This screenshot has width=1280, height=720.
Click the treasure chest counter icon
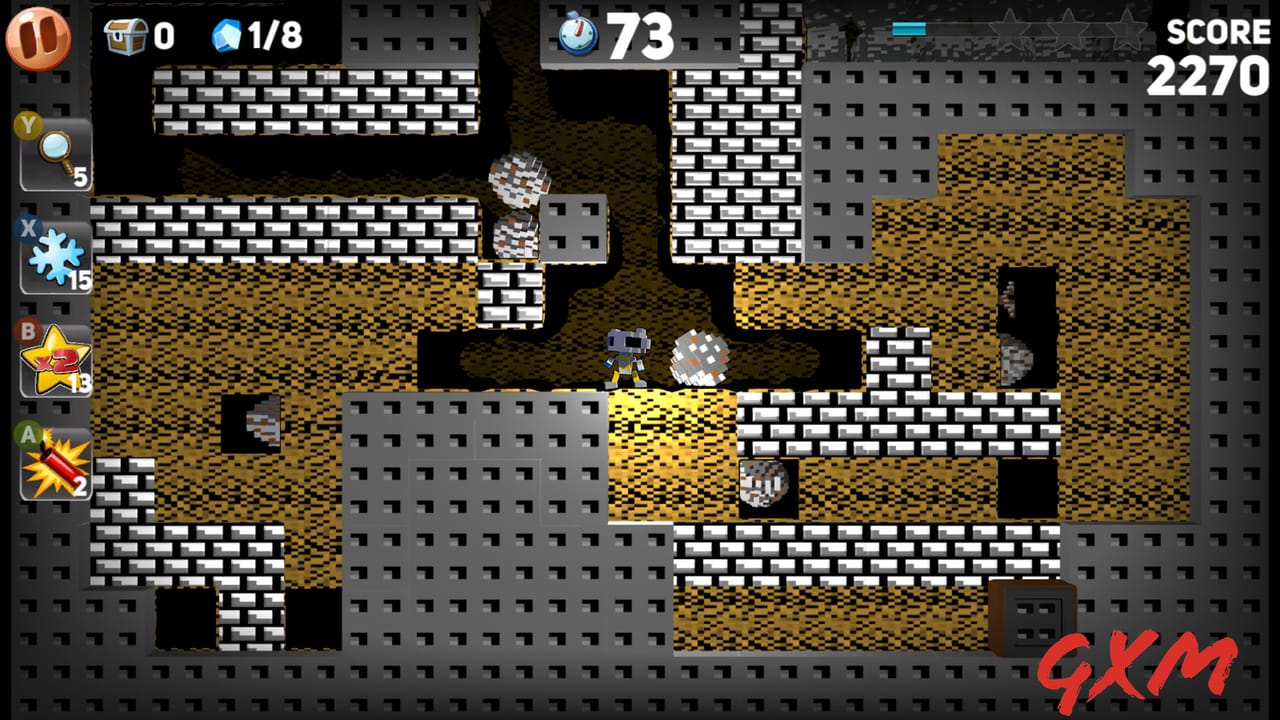(x=125, y=36)
